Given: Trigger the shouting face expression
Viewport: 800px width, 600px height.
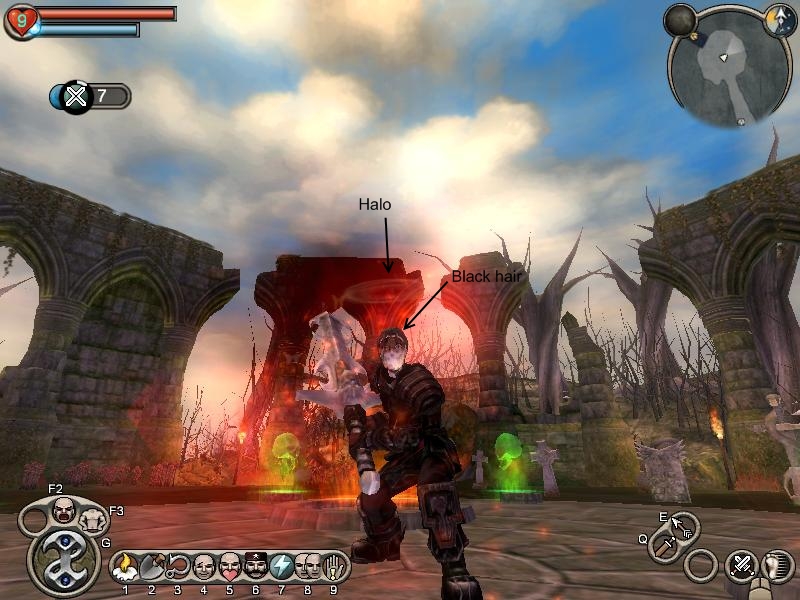Looking at the screenshot, I should (64, 508).
